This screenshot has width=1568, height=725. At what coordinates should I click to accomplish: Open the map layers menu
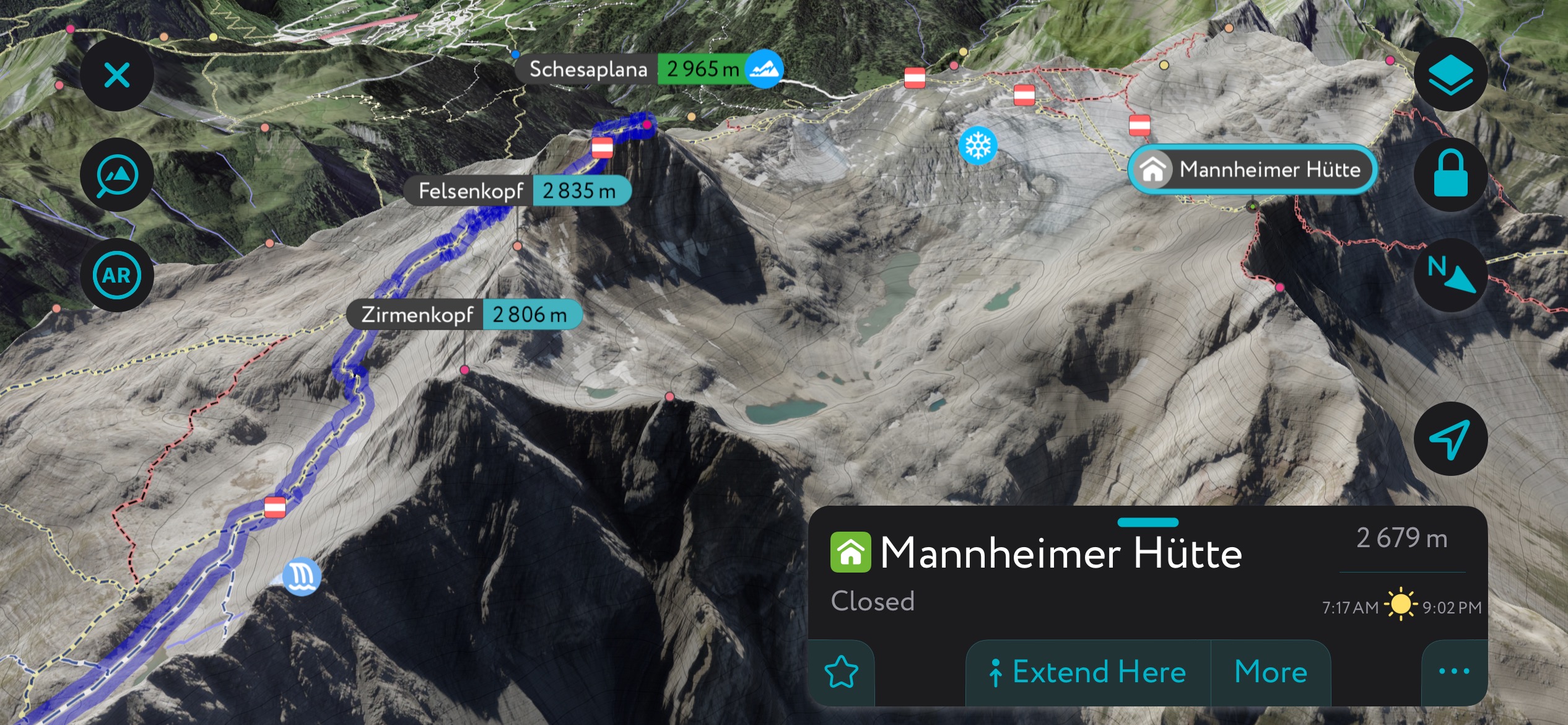click(1450, 75)
